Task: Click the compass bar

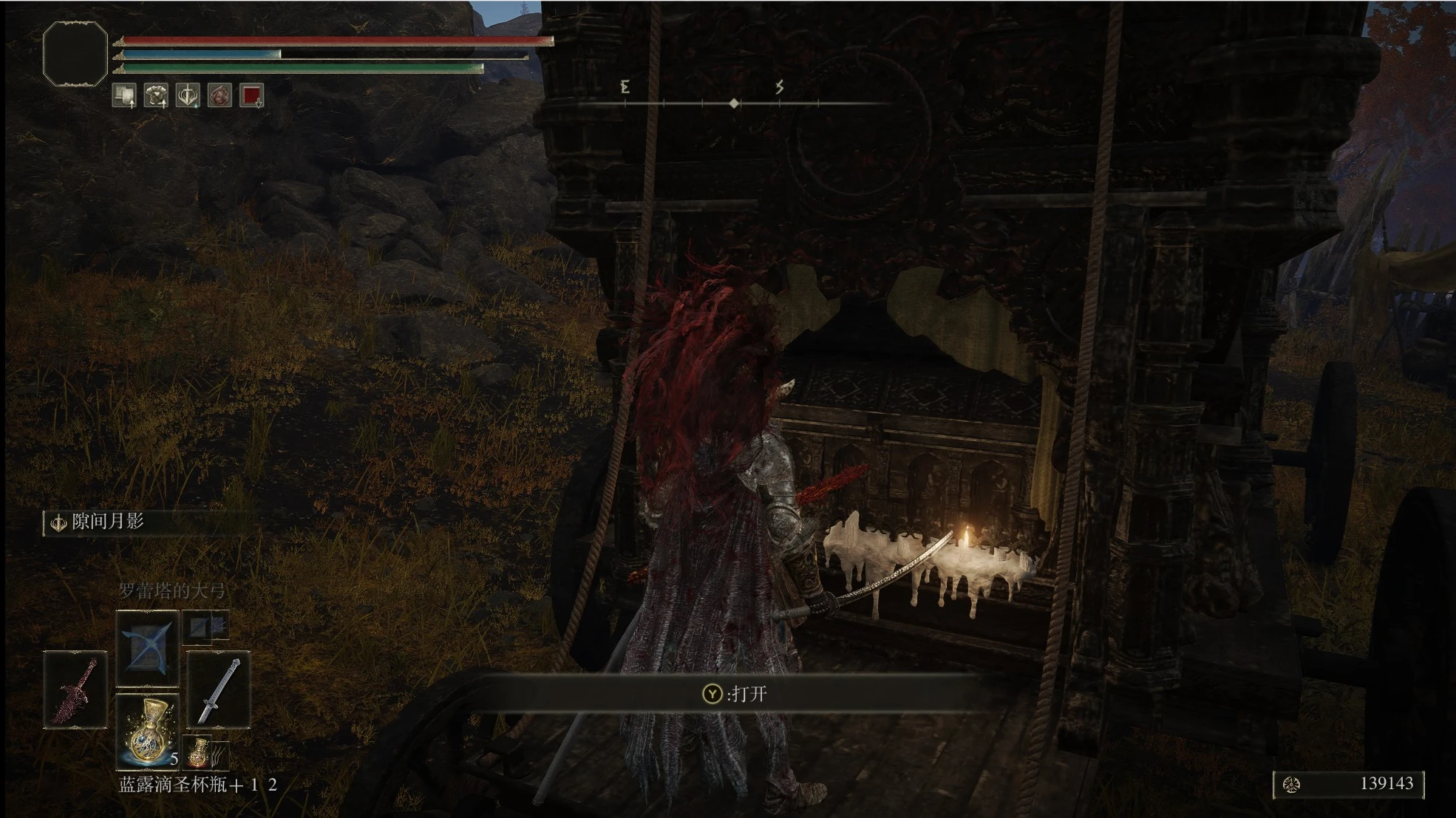Action: click(x=733, y=103)
